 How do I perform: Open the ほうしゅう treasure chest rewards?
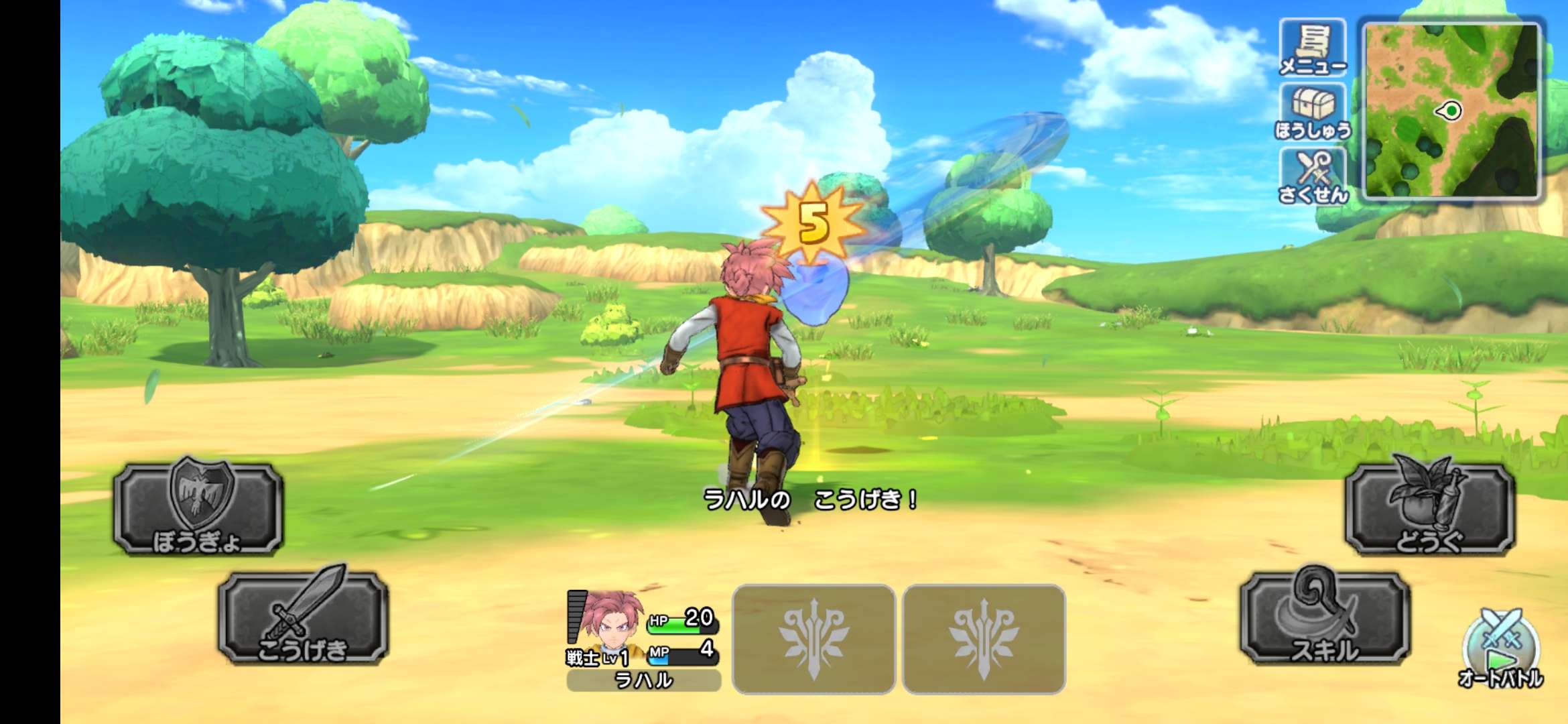1312,112
